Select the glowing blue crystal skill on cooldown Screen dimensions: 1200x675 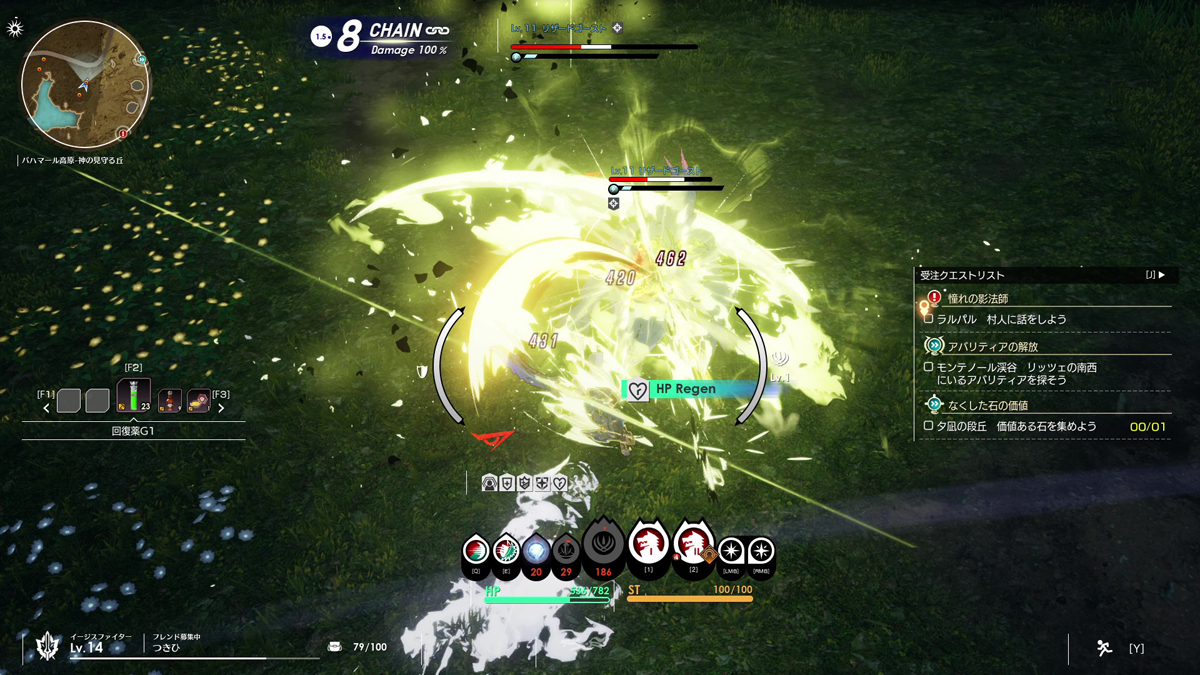(x=536, y=553)
